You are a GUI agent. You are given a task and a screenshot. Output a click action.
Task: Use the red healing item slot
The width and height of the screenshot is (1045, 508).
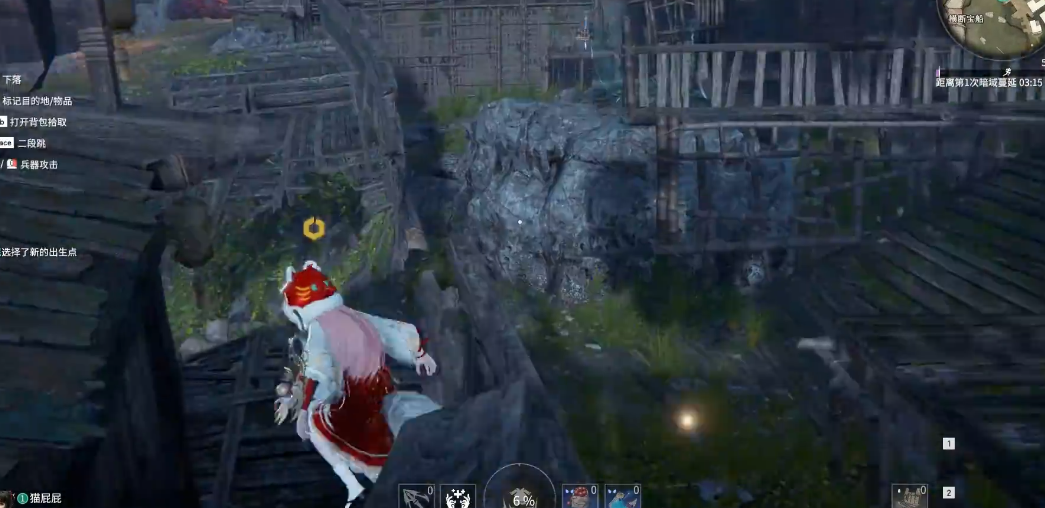580,496
